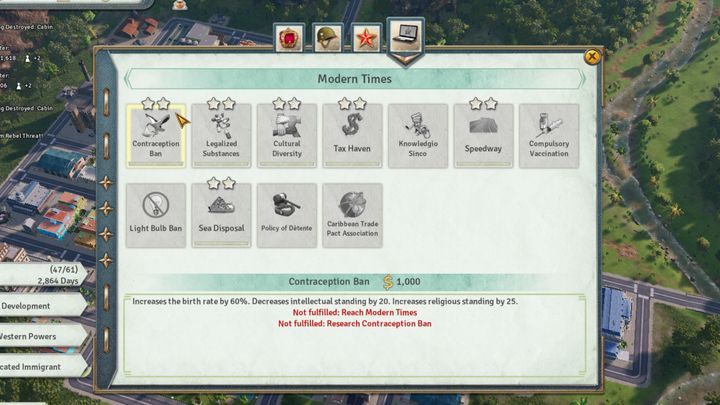Show the red star era tab
720x405 pixels.
[366, 39]
